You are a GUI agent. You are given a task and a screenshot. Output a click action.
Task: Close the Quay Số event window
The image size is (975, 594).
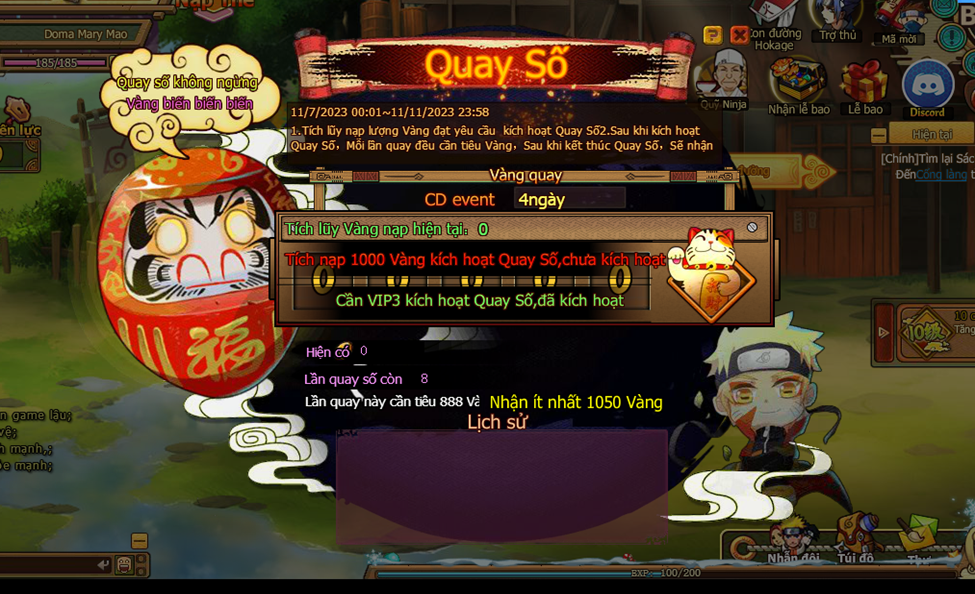[739, 35]
